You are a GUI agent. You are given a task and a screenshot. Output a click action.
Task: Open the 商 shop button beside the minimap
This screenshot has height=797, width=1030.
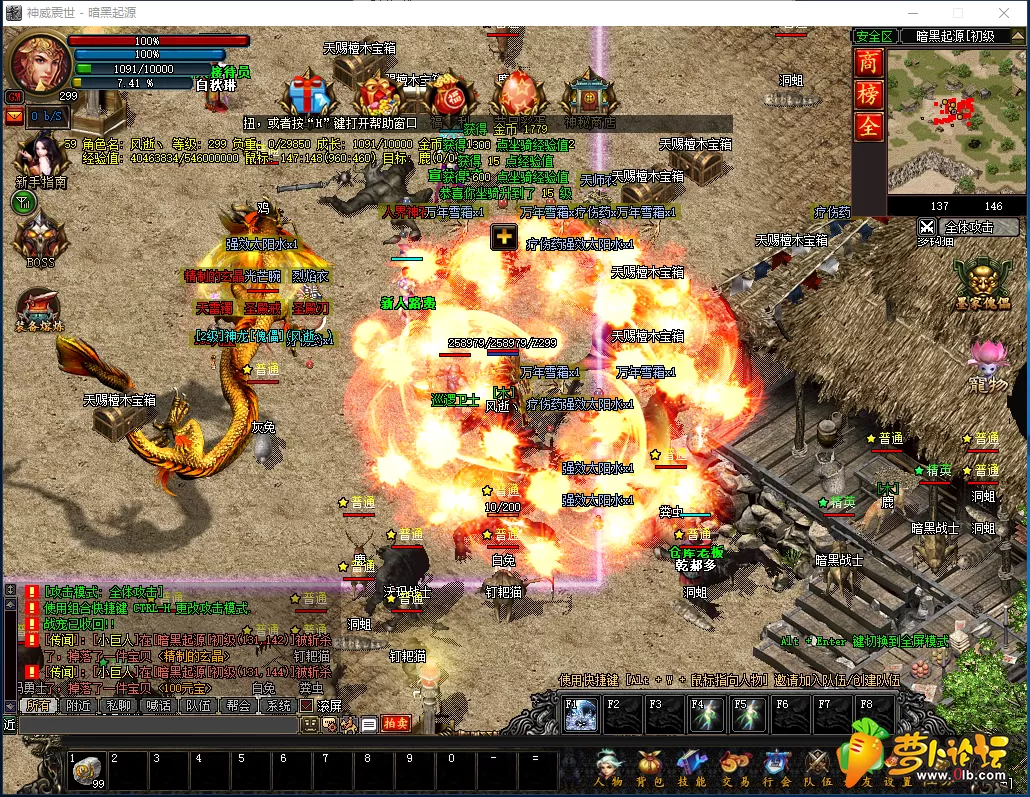pos(867,62)
